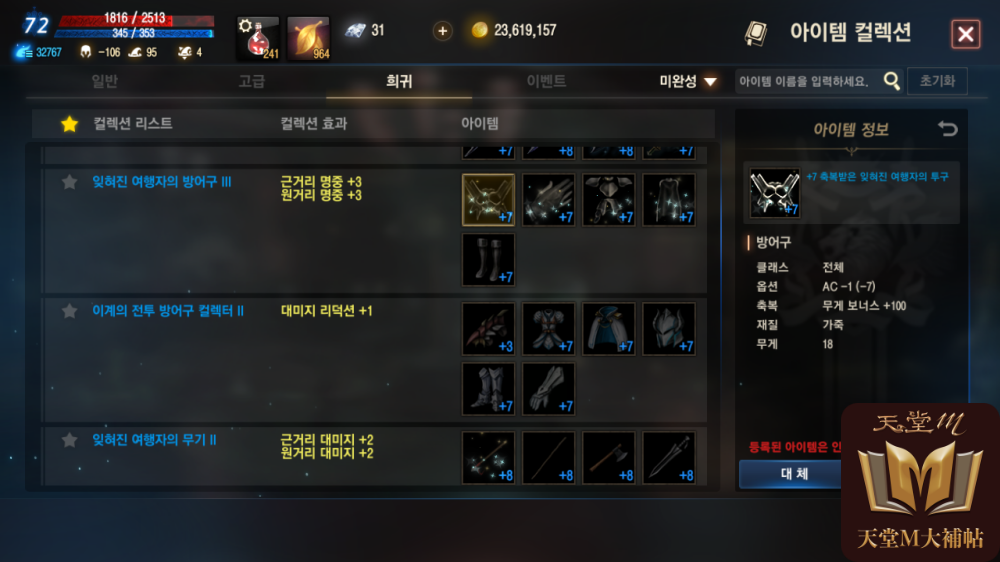Click the magnifying glass search button
This screenshot has width=1000, height=562.
pos(892,81)
